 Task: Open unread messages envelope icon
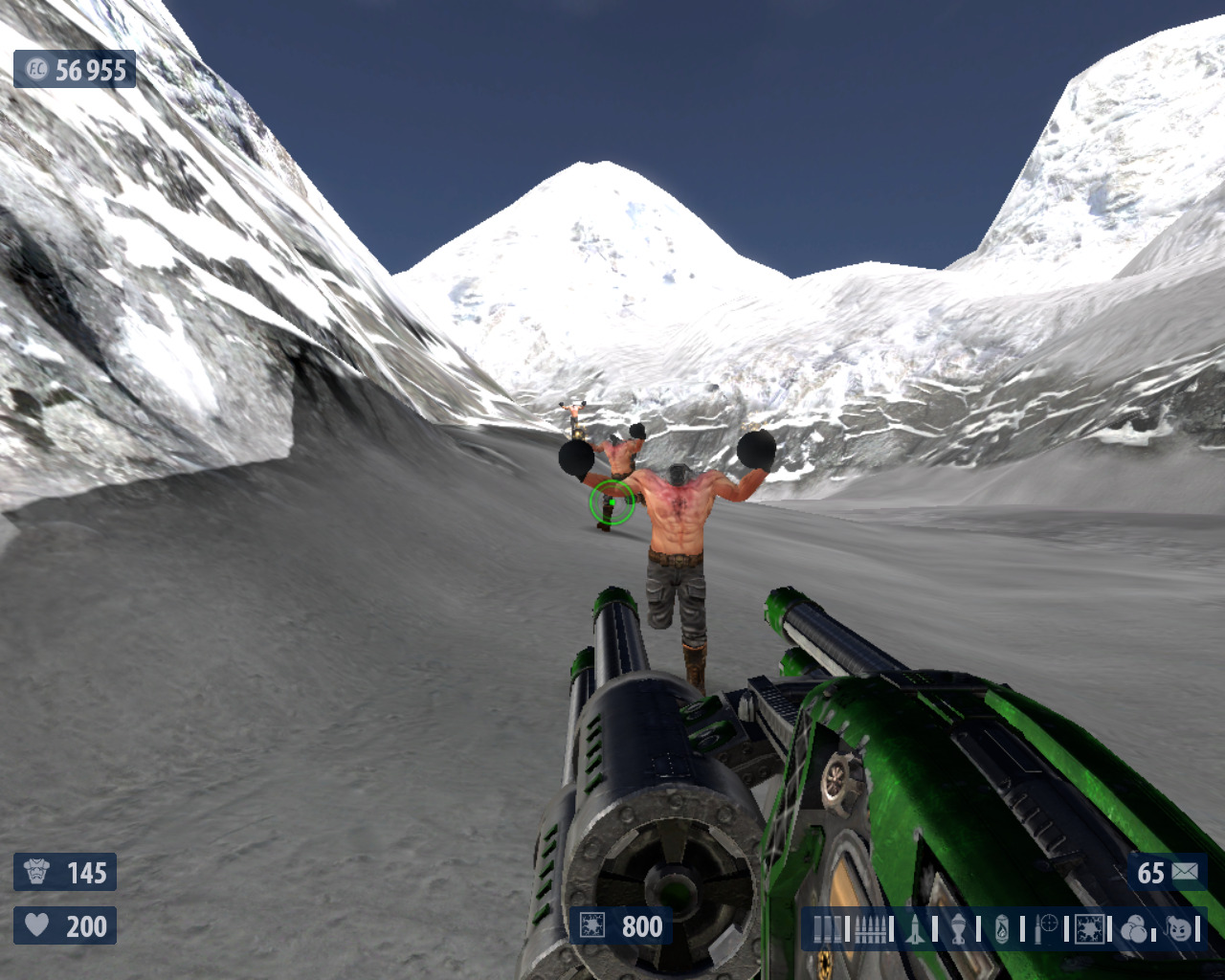pyautogui.click(x=1185, y=872)
